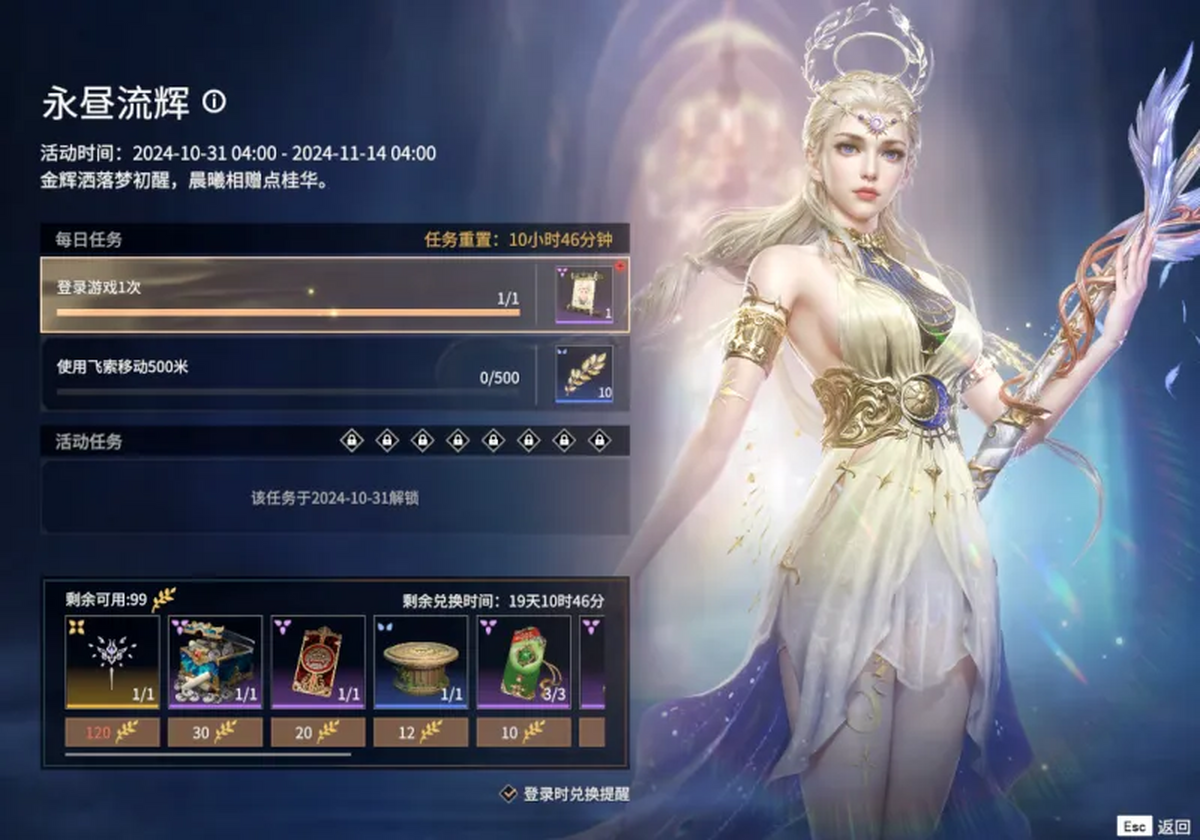Exchange for 12 laurels price button
1200x840 pixels.
pos(421,732)
